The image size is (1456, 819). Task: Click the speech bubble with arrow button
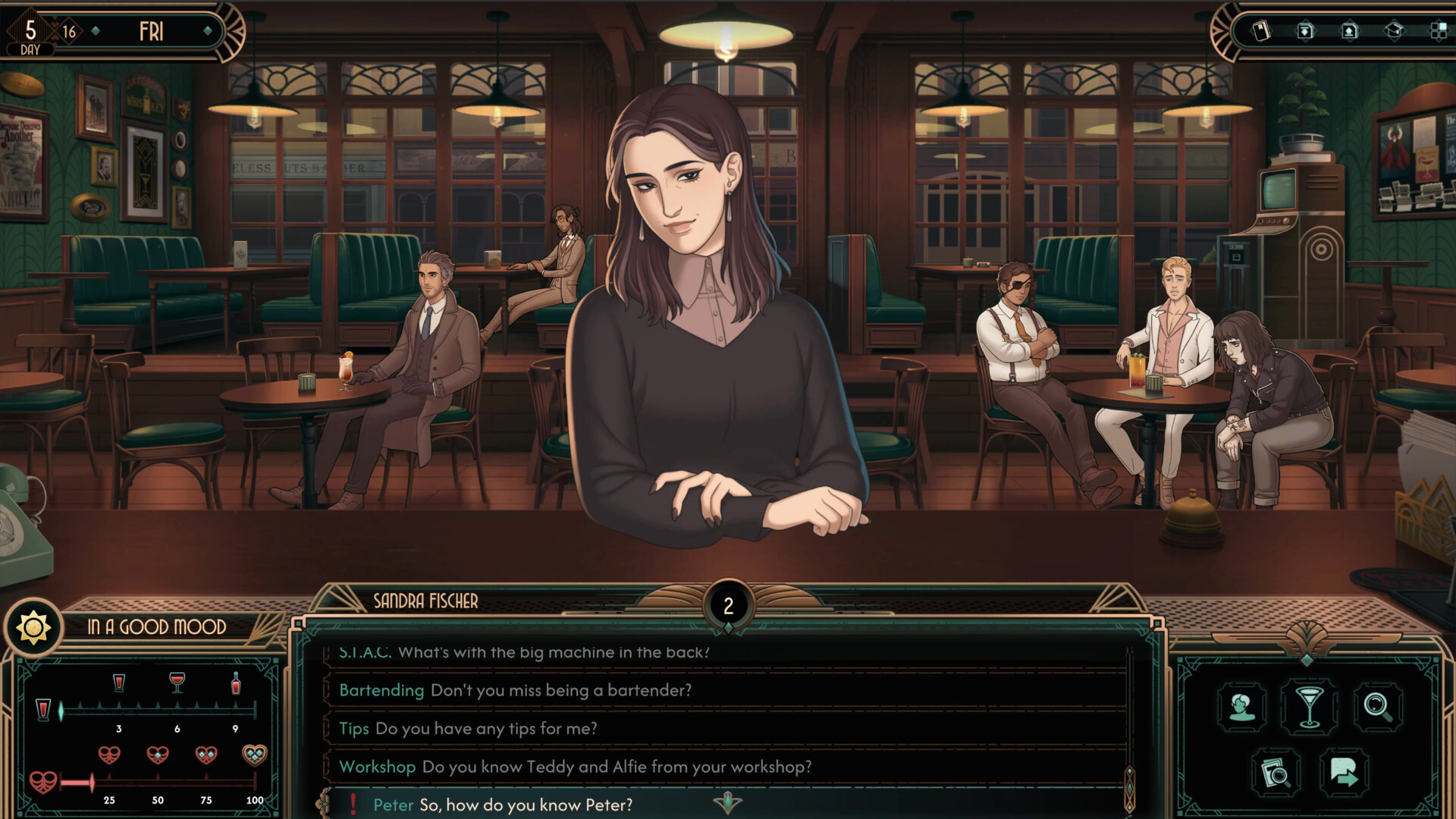click(x=1344, y=773)
